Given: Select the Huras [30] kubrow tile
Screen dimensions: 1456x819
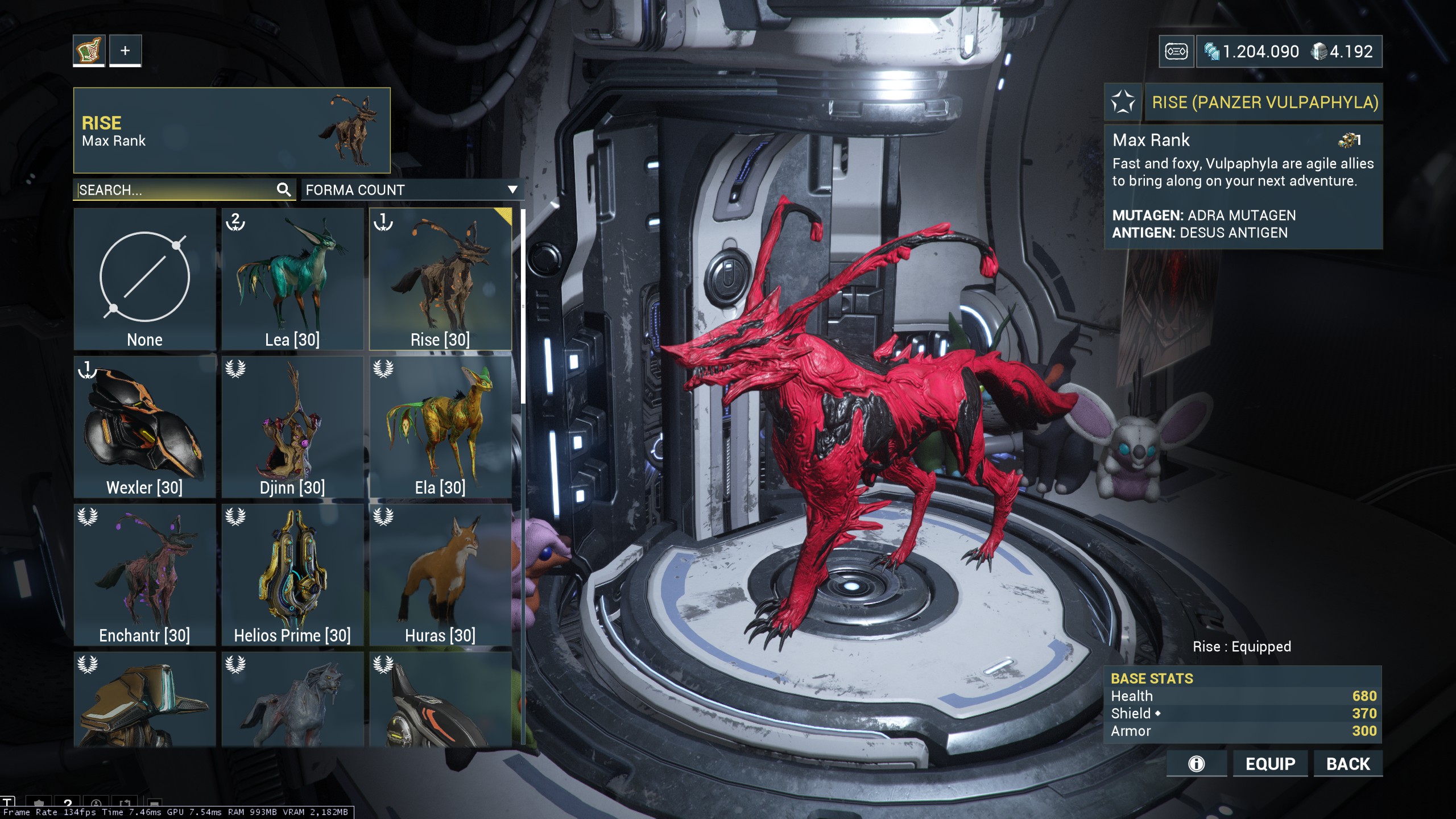Looking at the screenshot, I should (x=440, y=574).
